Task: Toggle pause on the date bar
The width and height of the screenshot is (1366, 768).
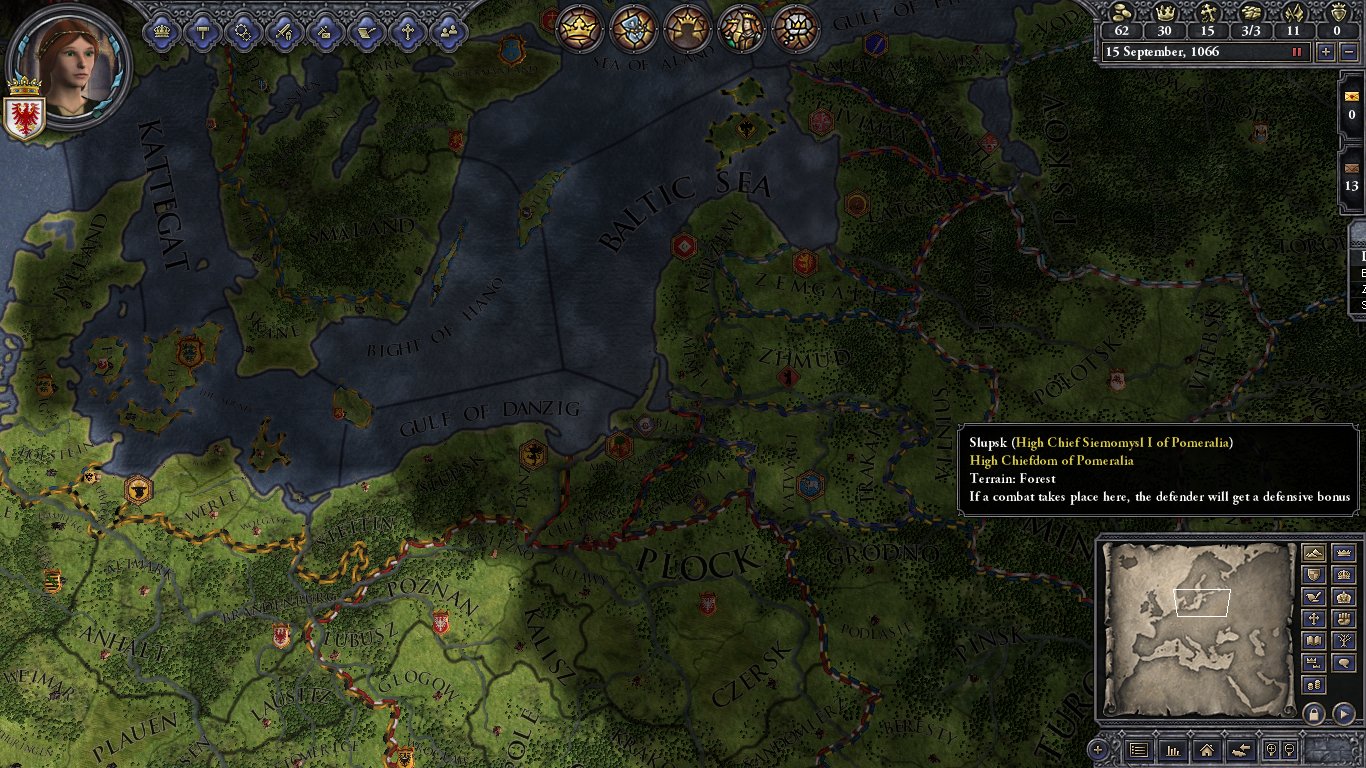Action: pyautogui.click(x=1297, y=52)
